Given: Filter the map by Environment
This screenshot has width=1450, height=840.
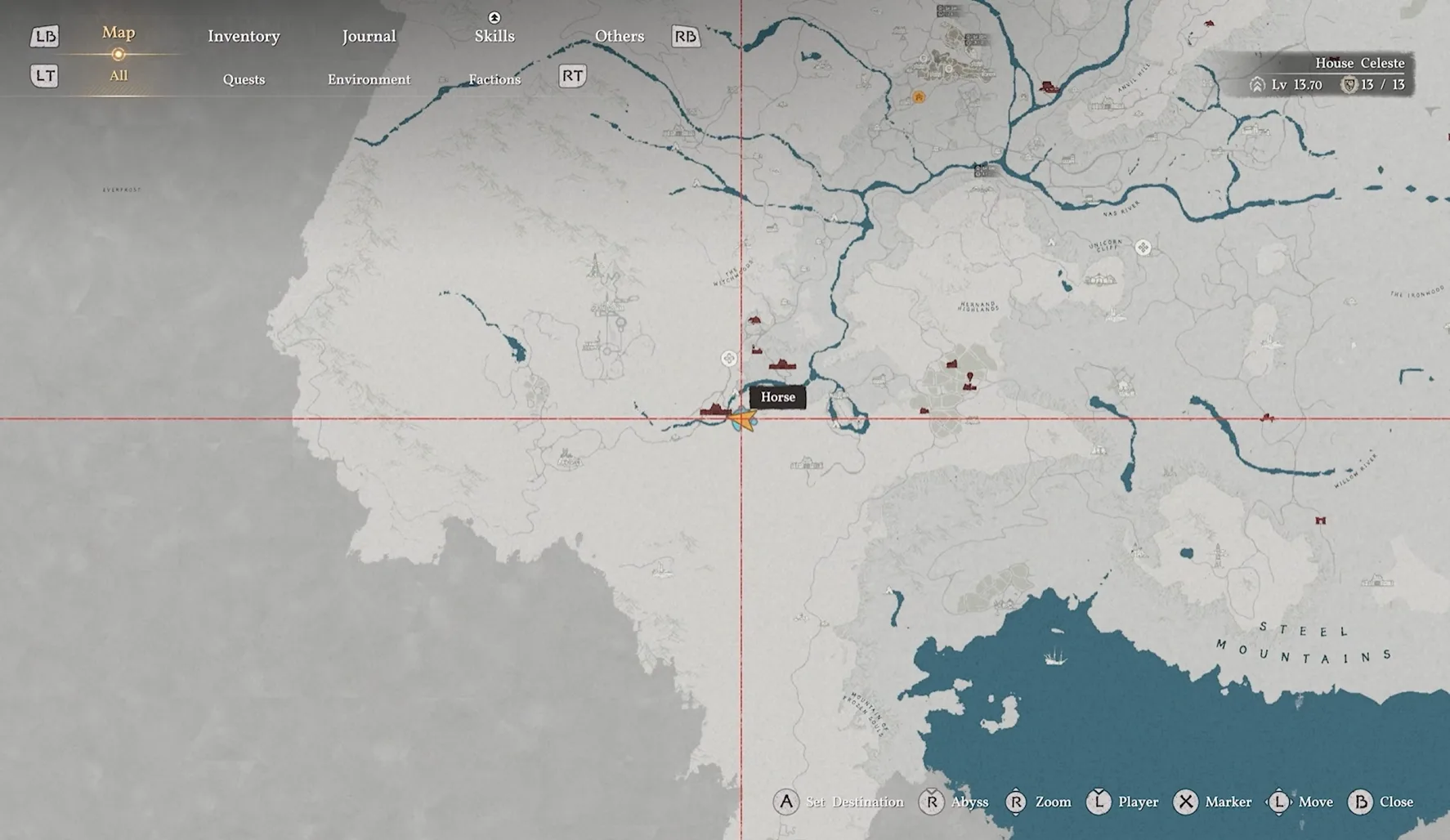Looking at the screenshot, I should (x=369, y=79).
